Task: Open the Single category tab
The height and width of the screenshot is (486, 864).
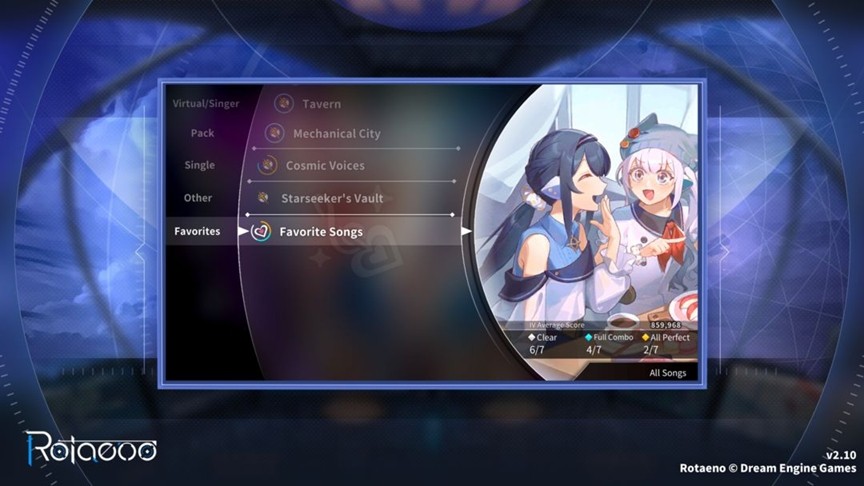Action: [x=199, y=165]
